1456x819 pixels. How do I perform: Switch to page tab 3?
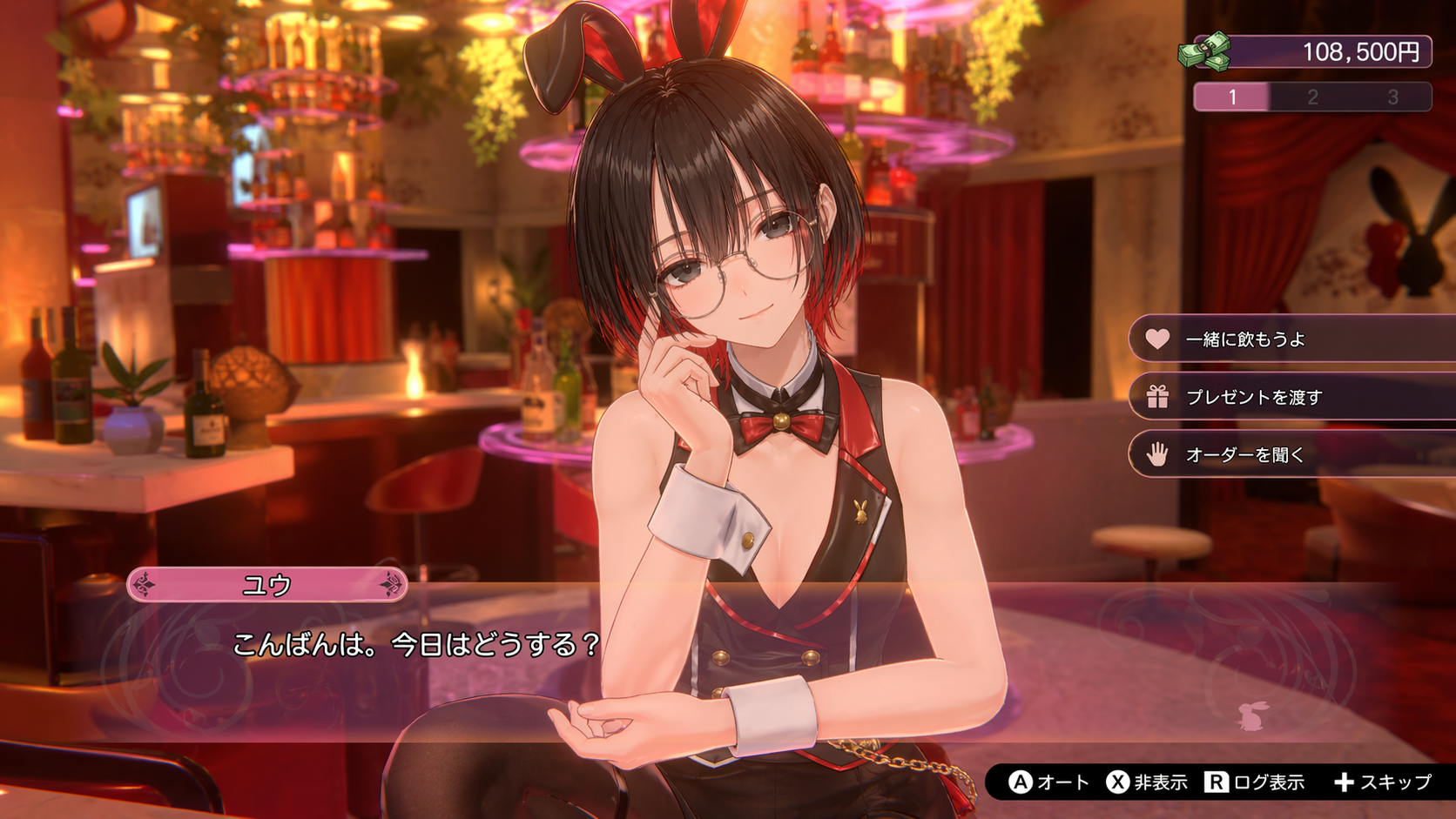click(1392, 97)
